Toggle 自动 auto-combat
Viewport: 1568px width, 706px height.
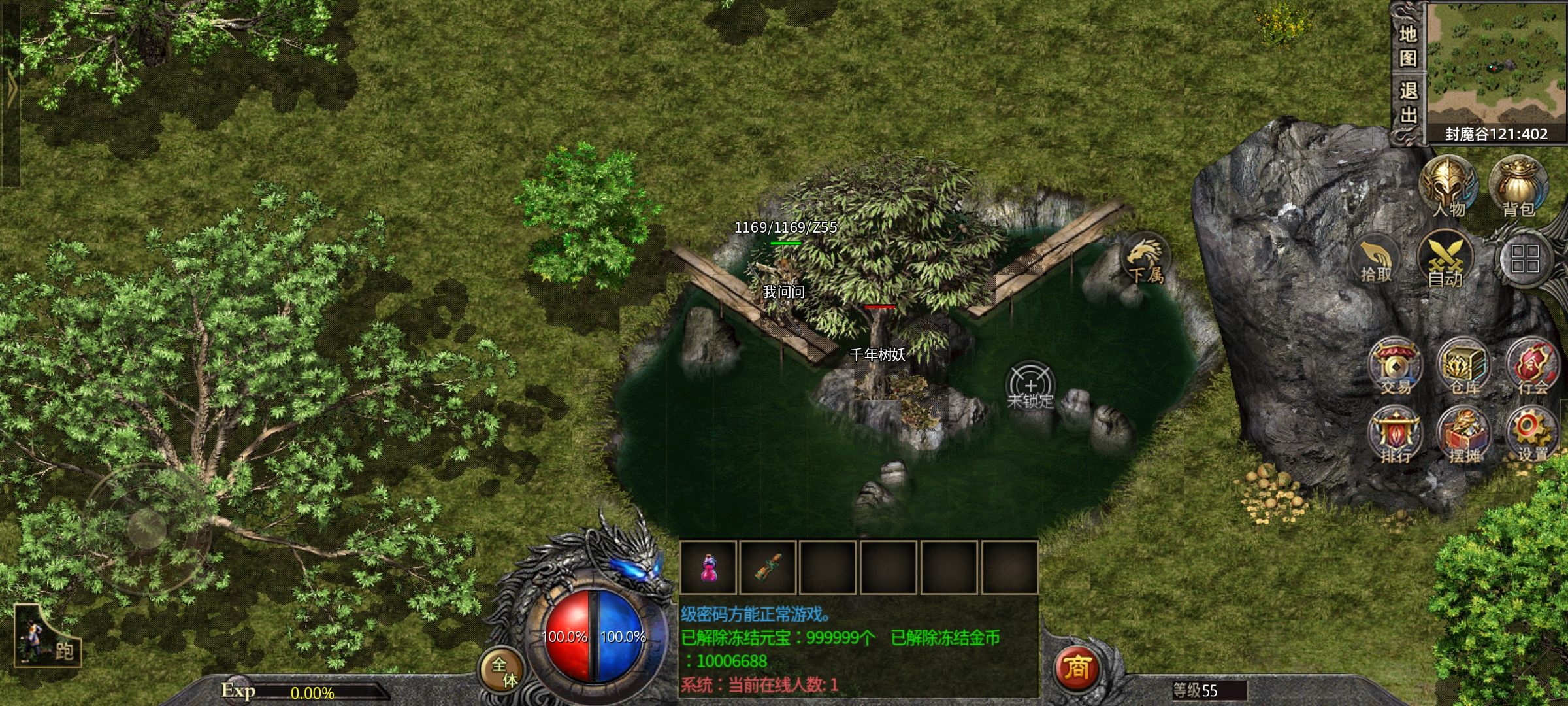pyautogui.click(x=1445, y=260)
